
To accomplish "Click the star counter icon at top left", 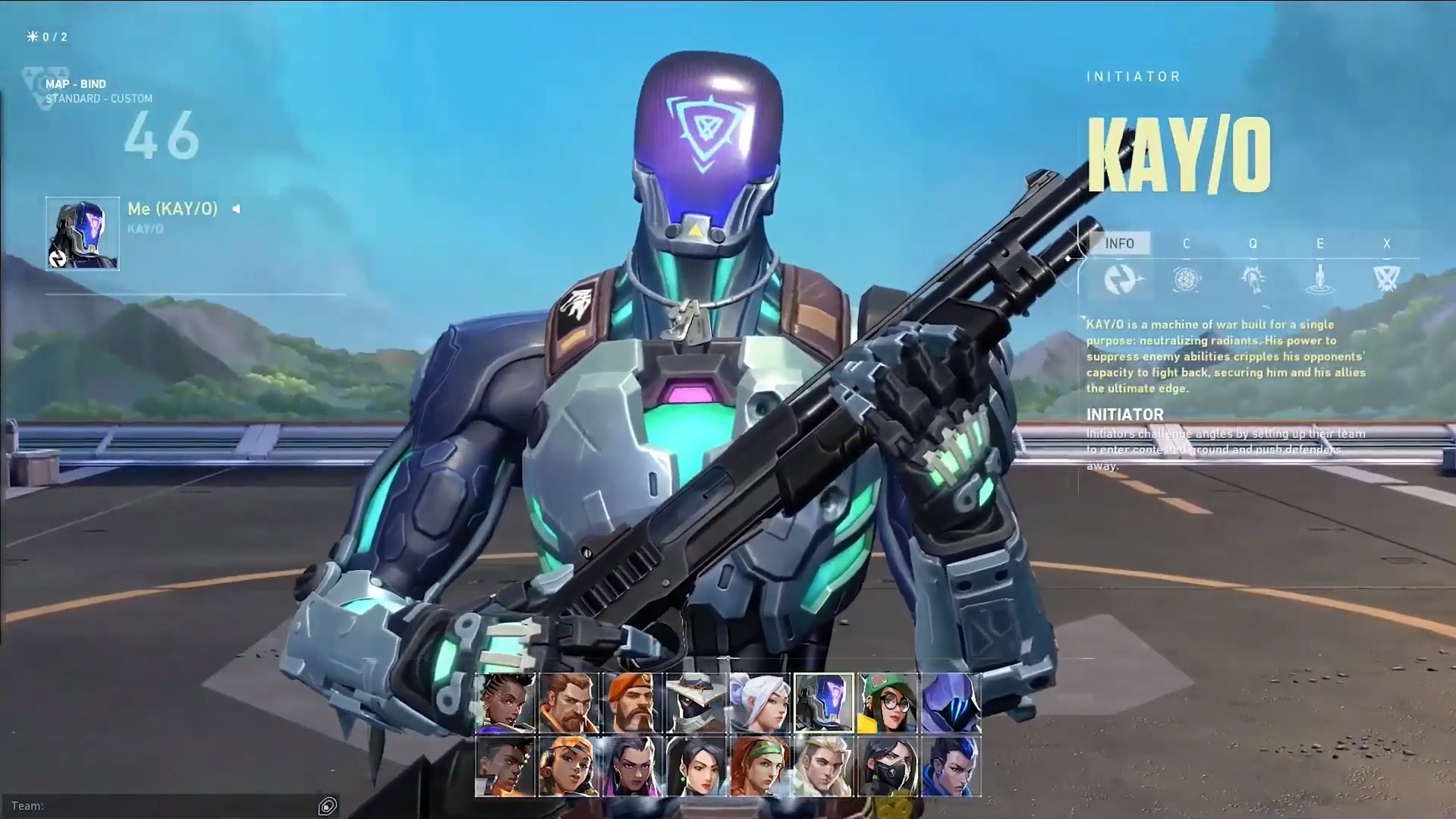I will coord(31,35).
